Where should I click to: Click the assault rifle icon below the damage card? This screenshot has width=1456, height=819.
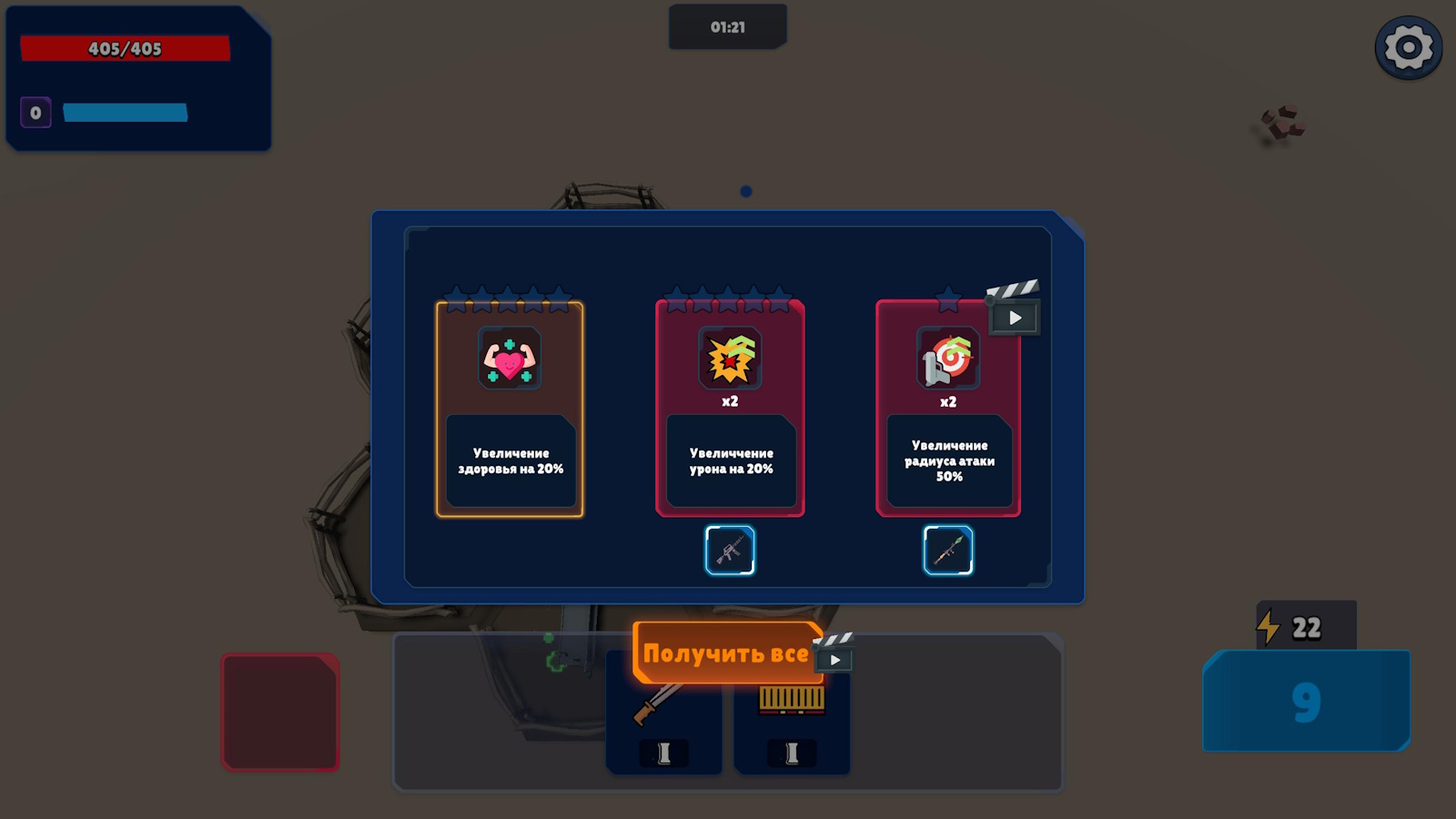[729, 550]
